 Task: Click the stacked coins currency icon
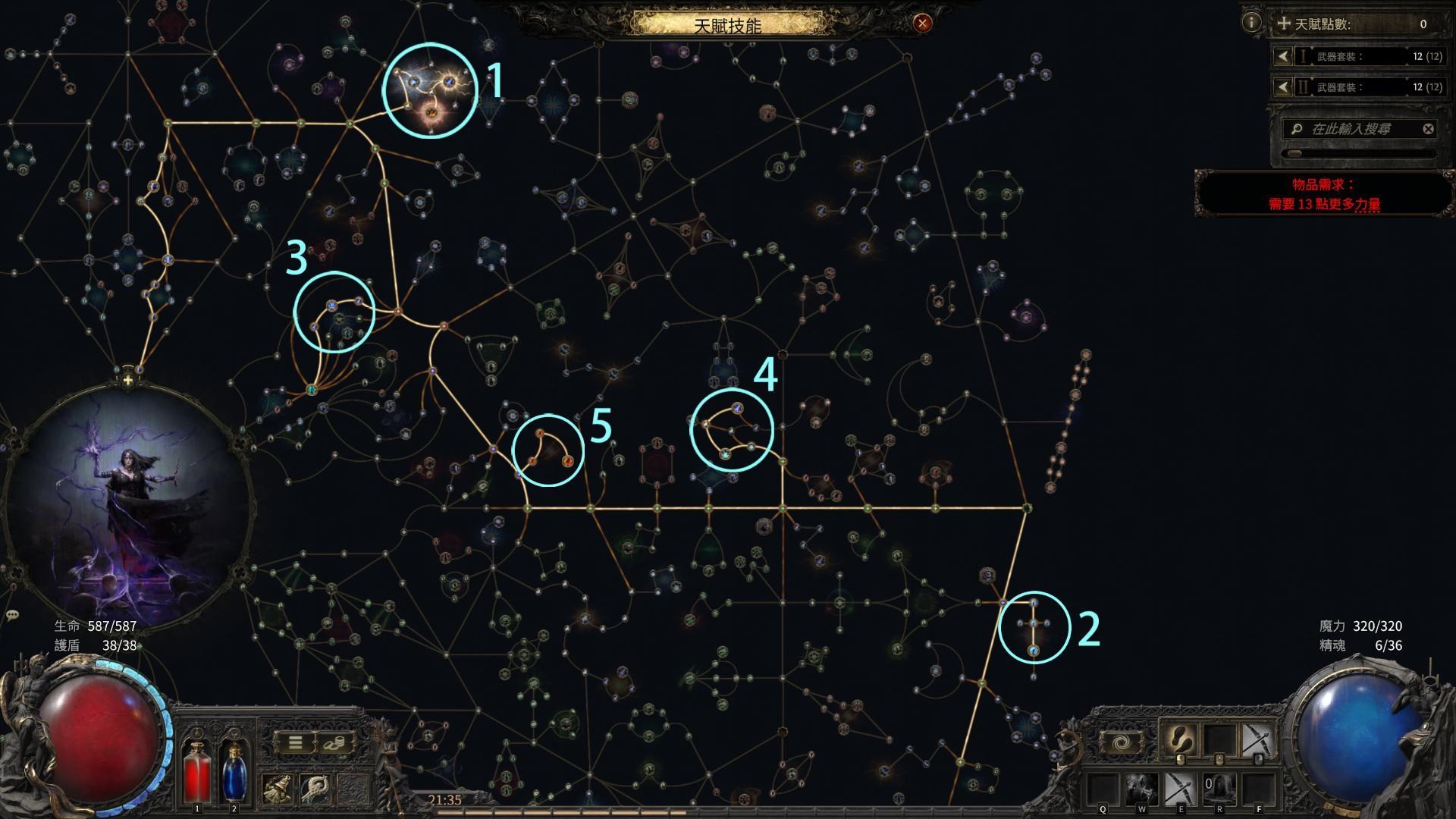335,743
